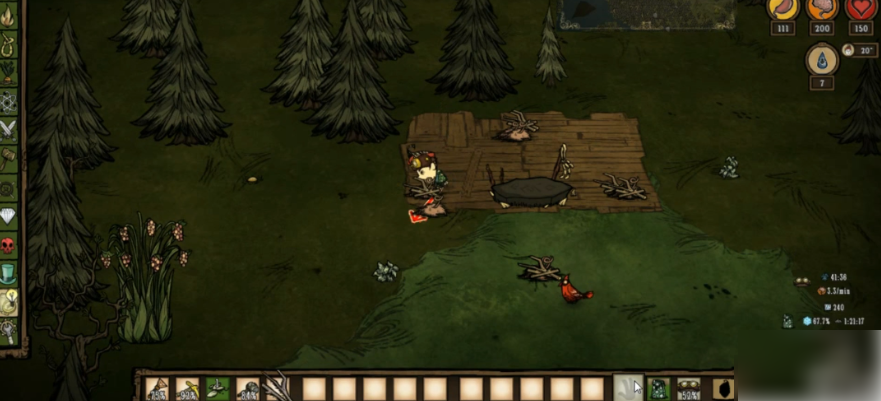Click the blue water-drop wetness meter
881x401 pixels.
[x=820, y=60]
